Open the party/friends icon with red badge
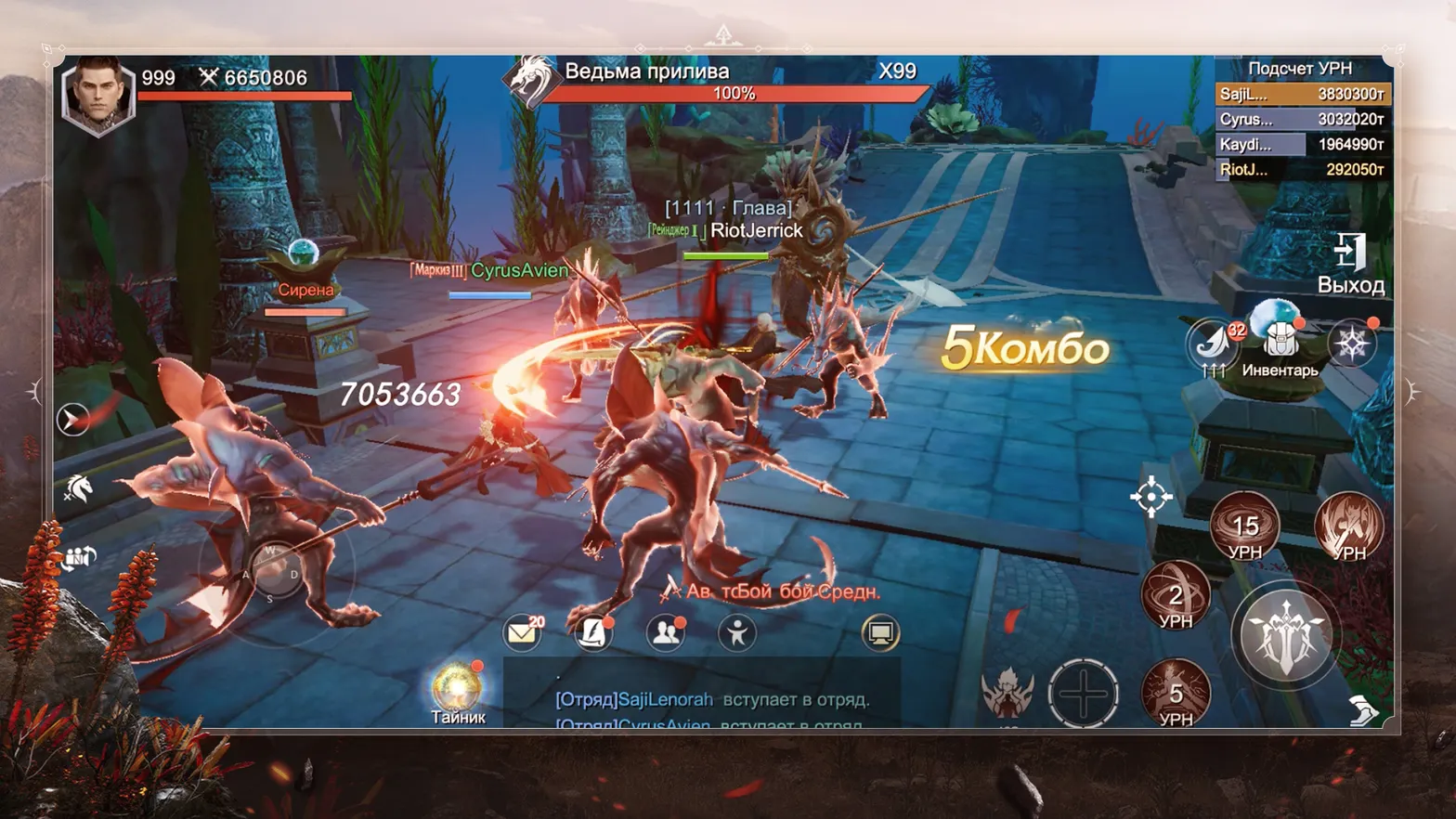 (665, 633)
